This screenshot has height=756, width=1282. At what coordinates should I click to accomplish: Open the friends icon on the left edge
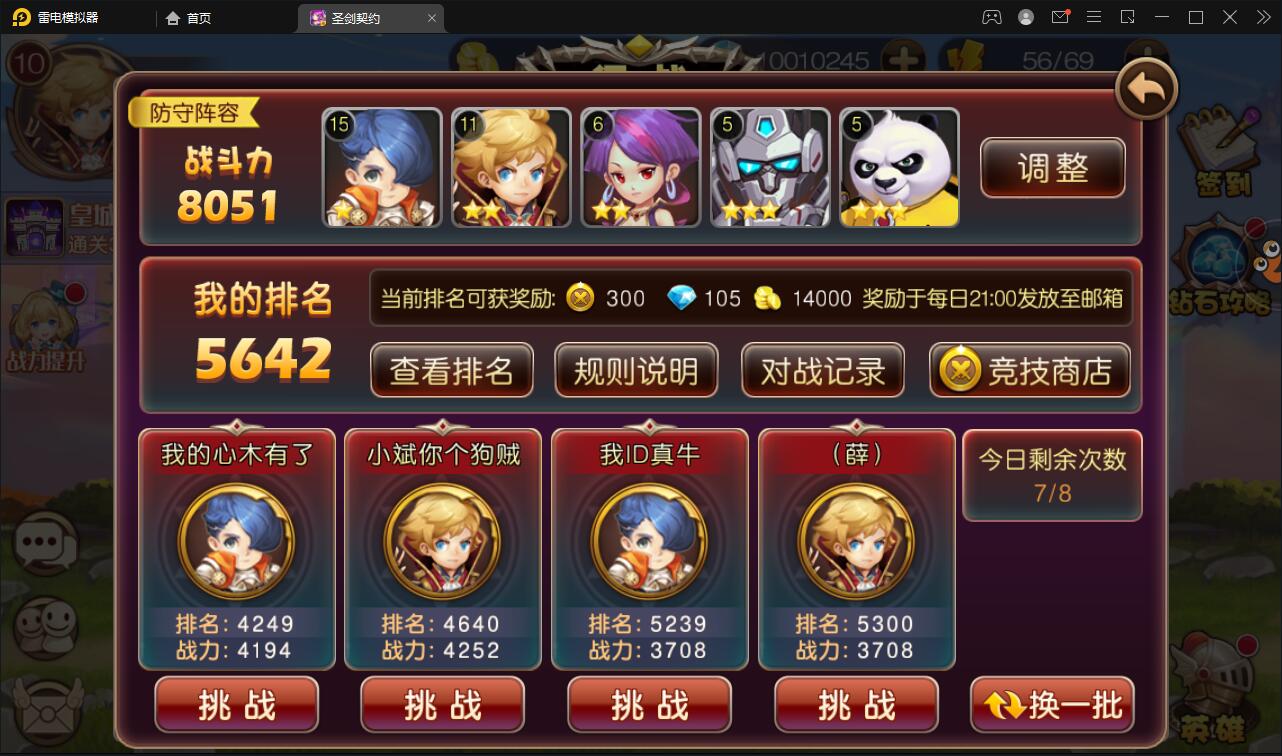click(x=42, y=625)
